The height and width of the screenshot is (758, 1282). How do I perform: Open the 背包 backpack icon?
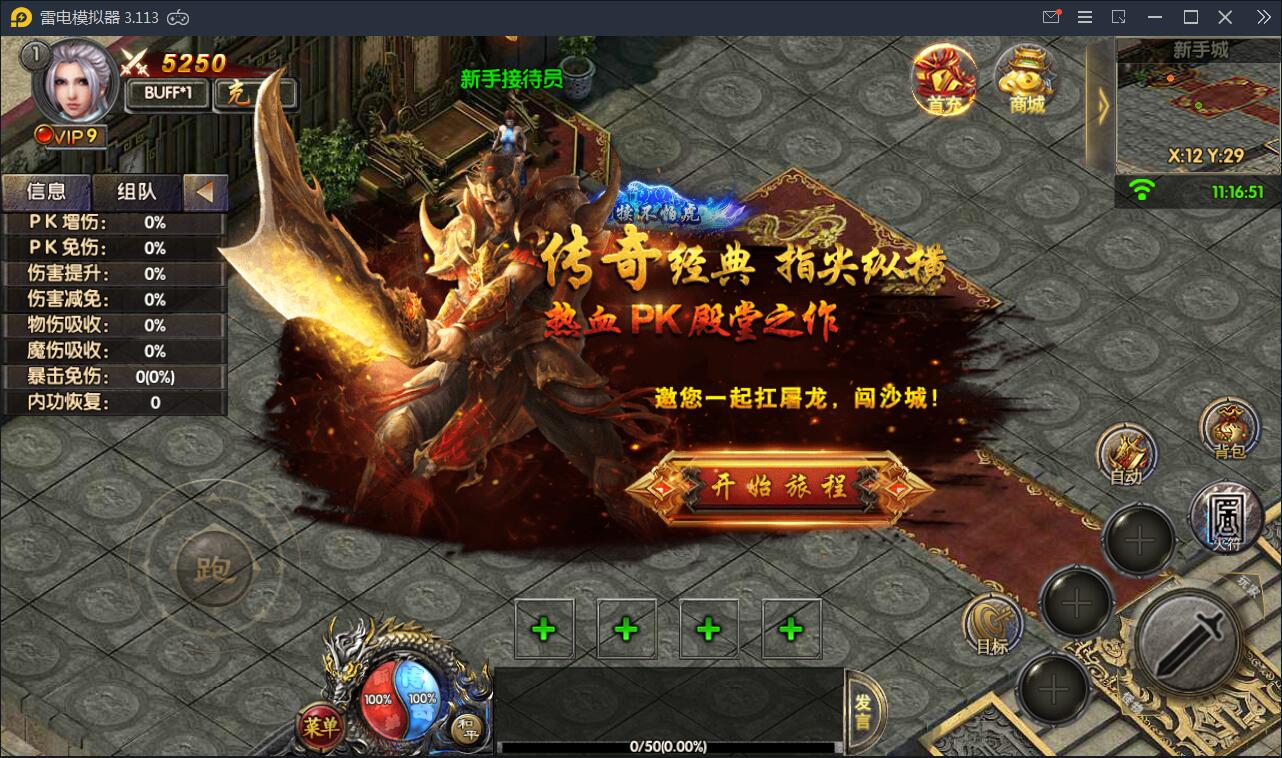1227,430
